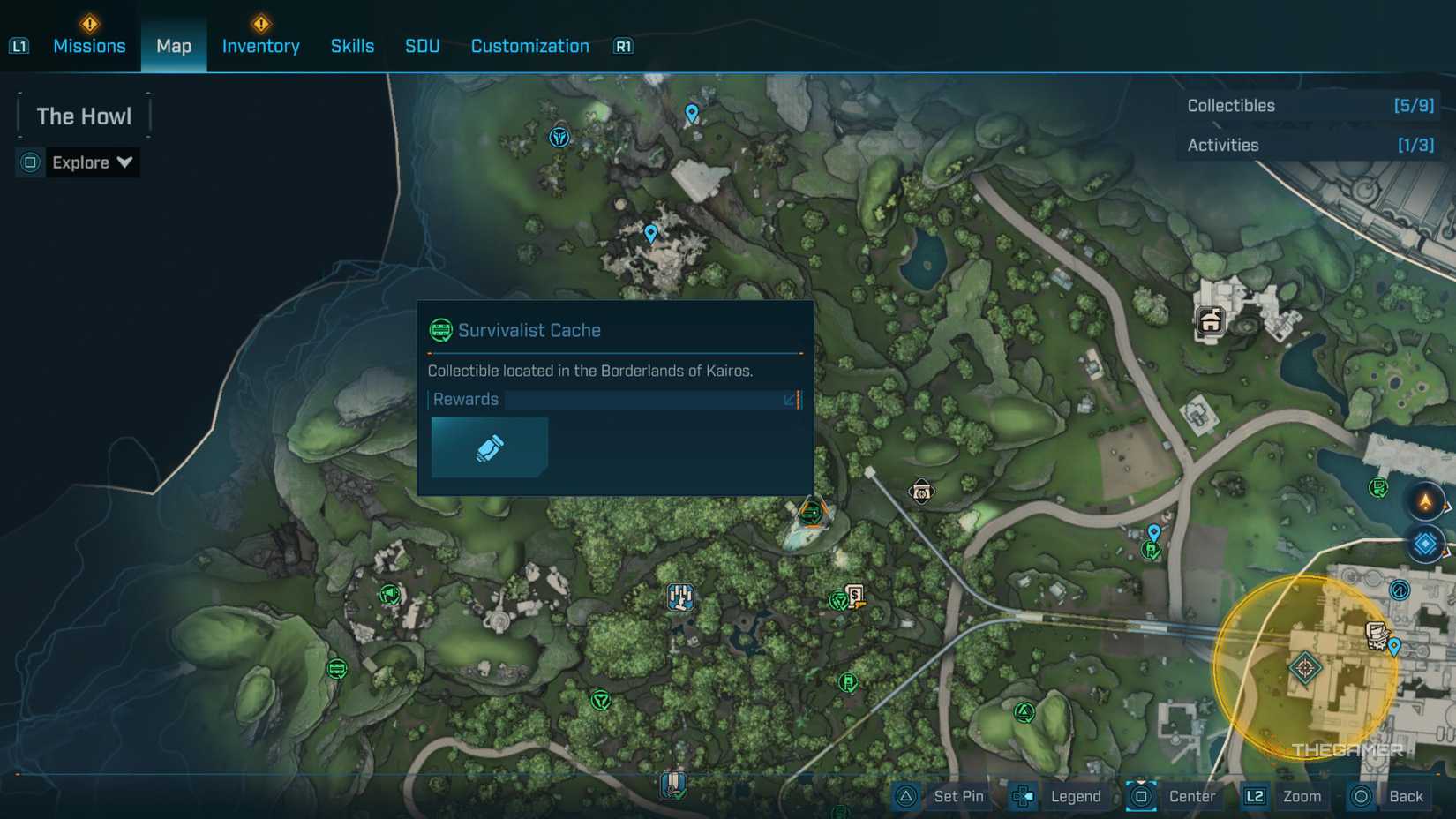This screenshot has width=1456, height=819.
Task: Select the orange arrow waypoint at map edge
Action: tap(1425, 502)
